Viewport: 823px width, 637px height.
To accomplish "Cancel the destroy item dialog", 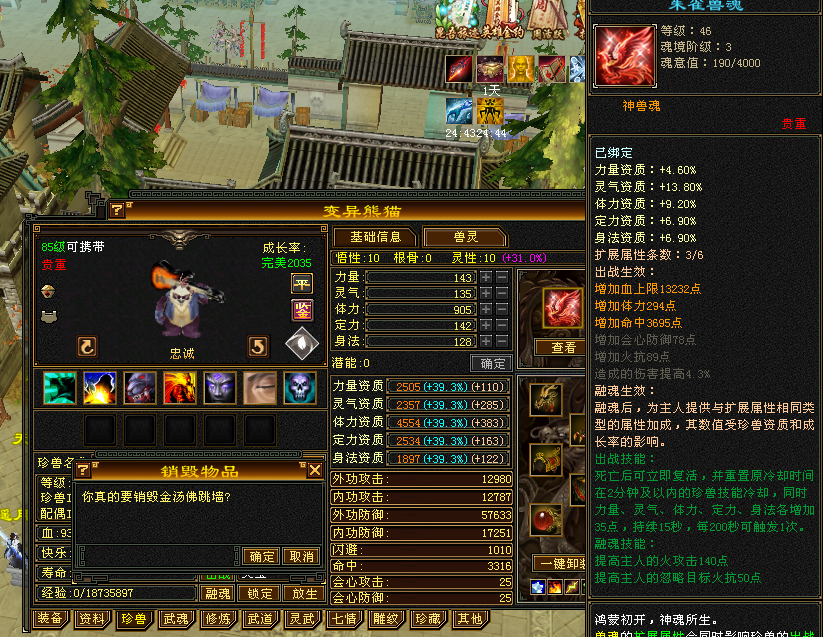I will pos(300,556).
